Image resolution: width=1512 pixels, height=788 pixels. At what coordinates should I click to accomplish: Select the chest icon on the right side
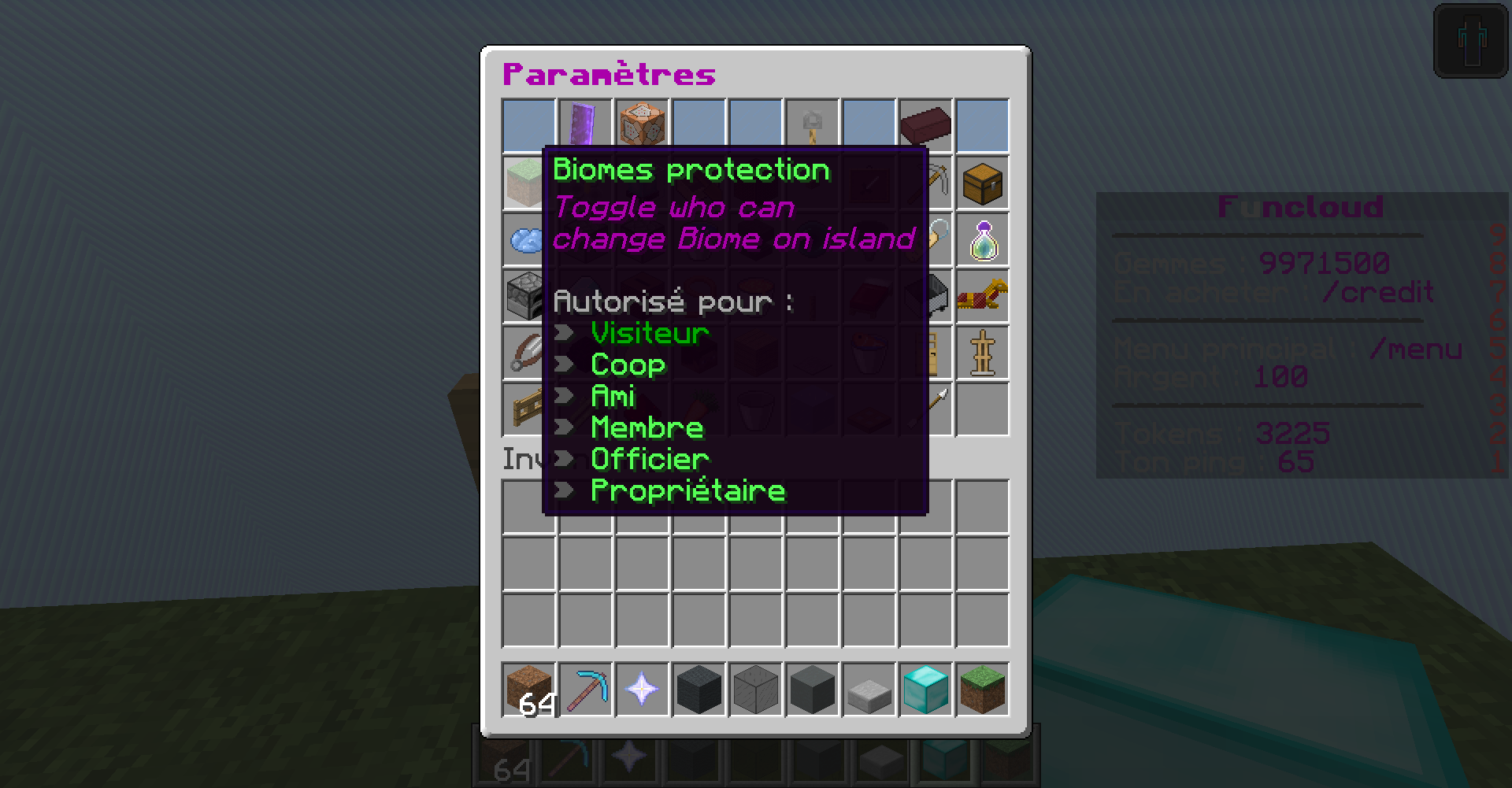(x=982, y=183)
